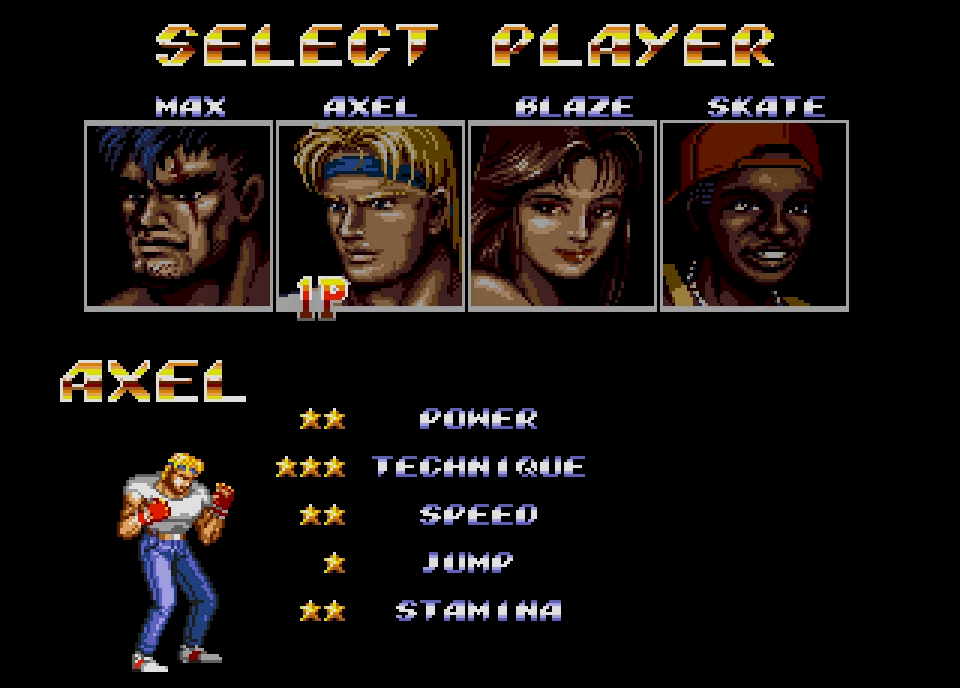
Task: Select Skate's portrait with red cap
Action: pyautogui.click(x=754, y=216)
